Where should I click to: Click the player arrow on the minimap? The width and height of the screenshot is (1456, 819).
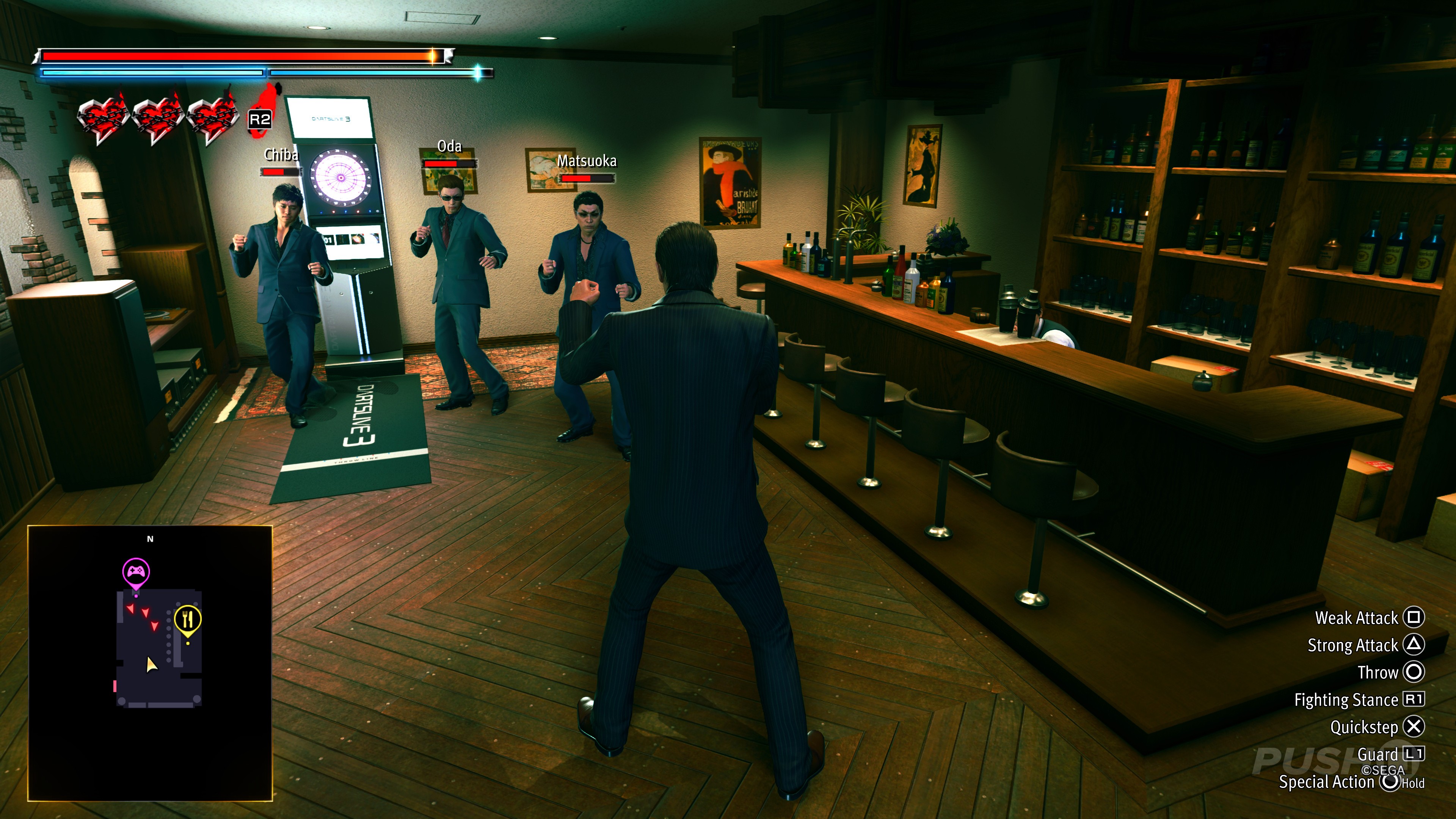tap(151, 665)
